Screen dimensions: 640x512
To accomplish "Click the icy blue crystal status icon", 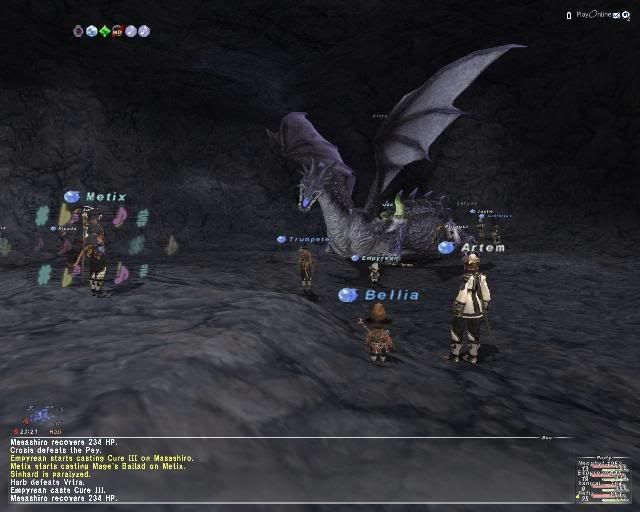I will pos(92,31).
